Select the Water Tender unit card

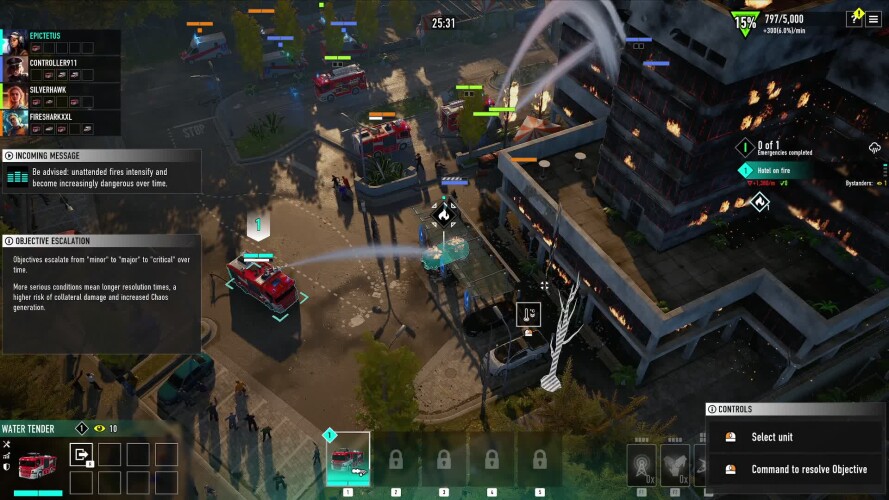pos(348,459)
